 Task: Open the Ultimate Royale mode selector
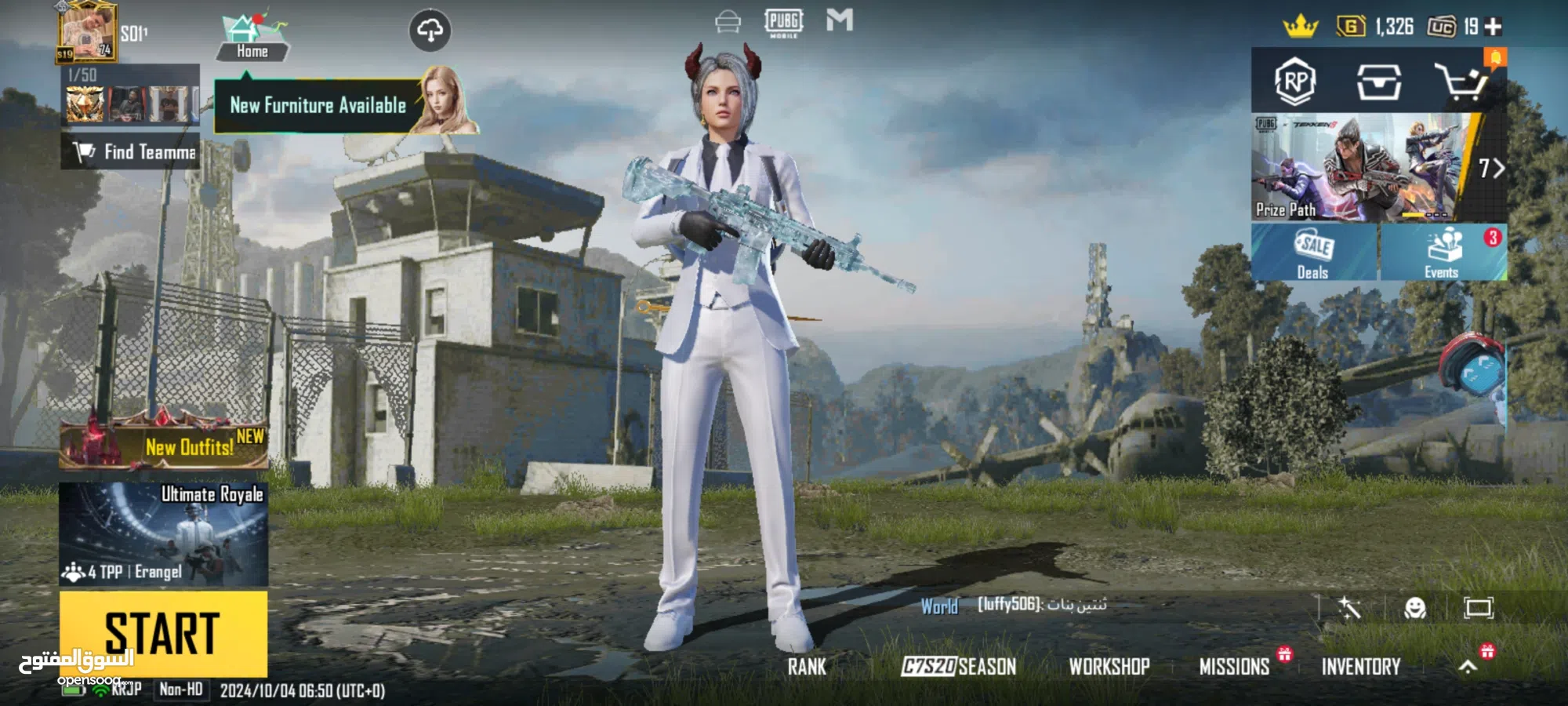[x=163, y=533]
